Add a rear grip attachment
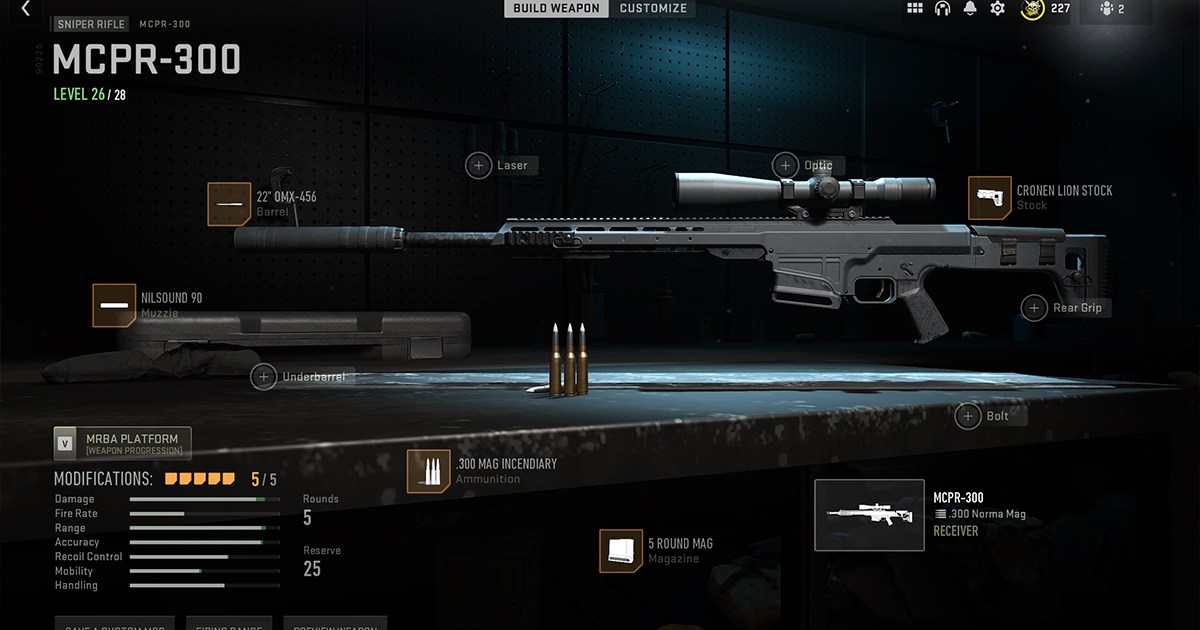 tap(1034, 308)
